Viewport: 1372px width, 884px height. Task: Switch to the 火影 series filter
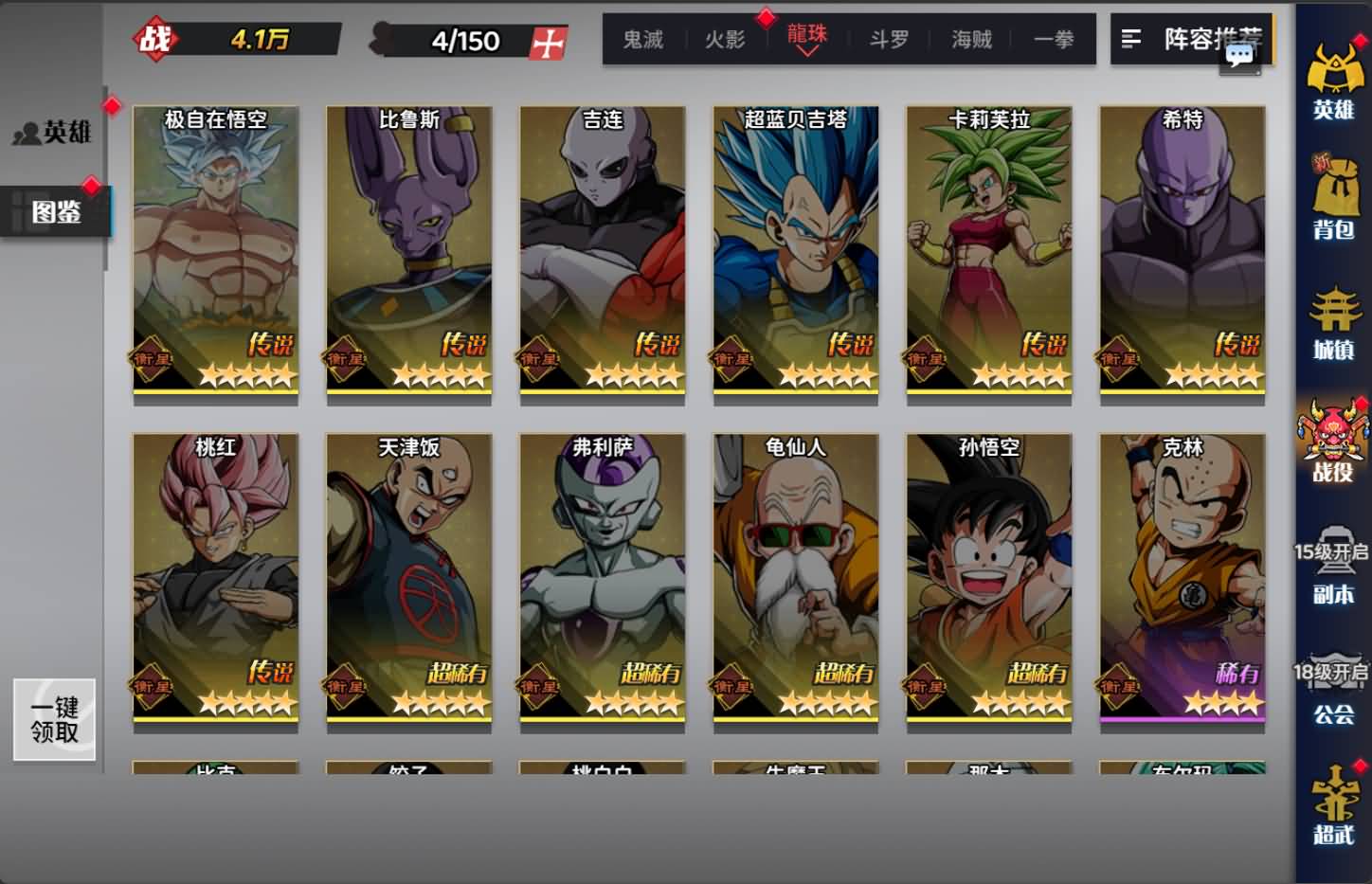(725, 40)
